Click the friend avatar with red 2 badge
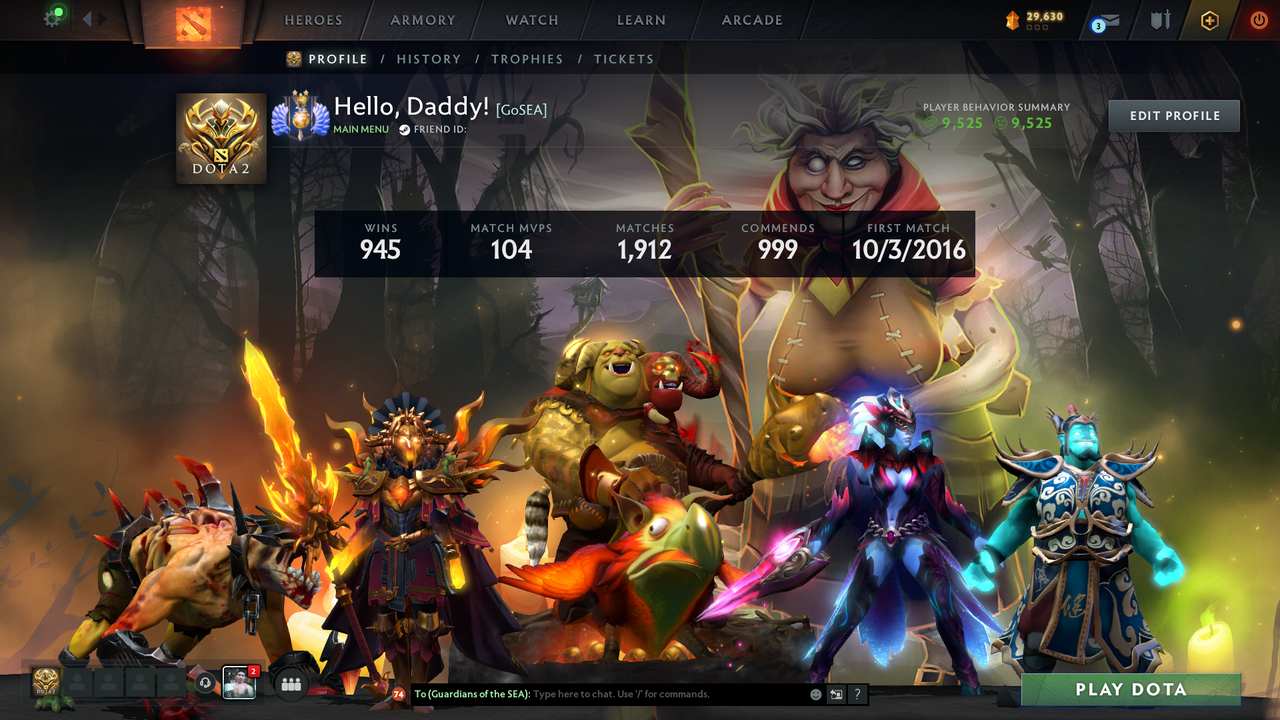The height and width of the screenshot is (720, 1280). coord(239,684)
